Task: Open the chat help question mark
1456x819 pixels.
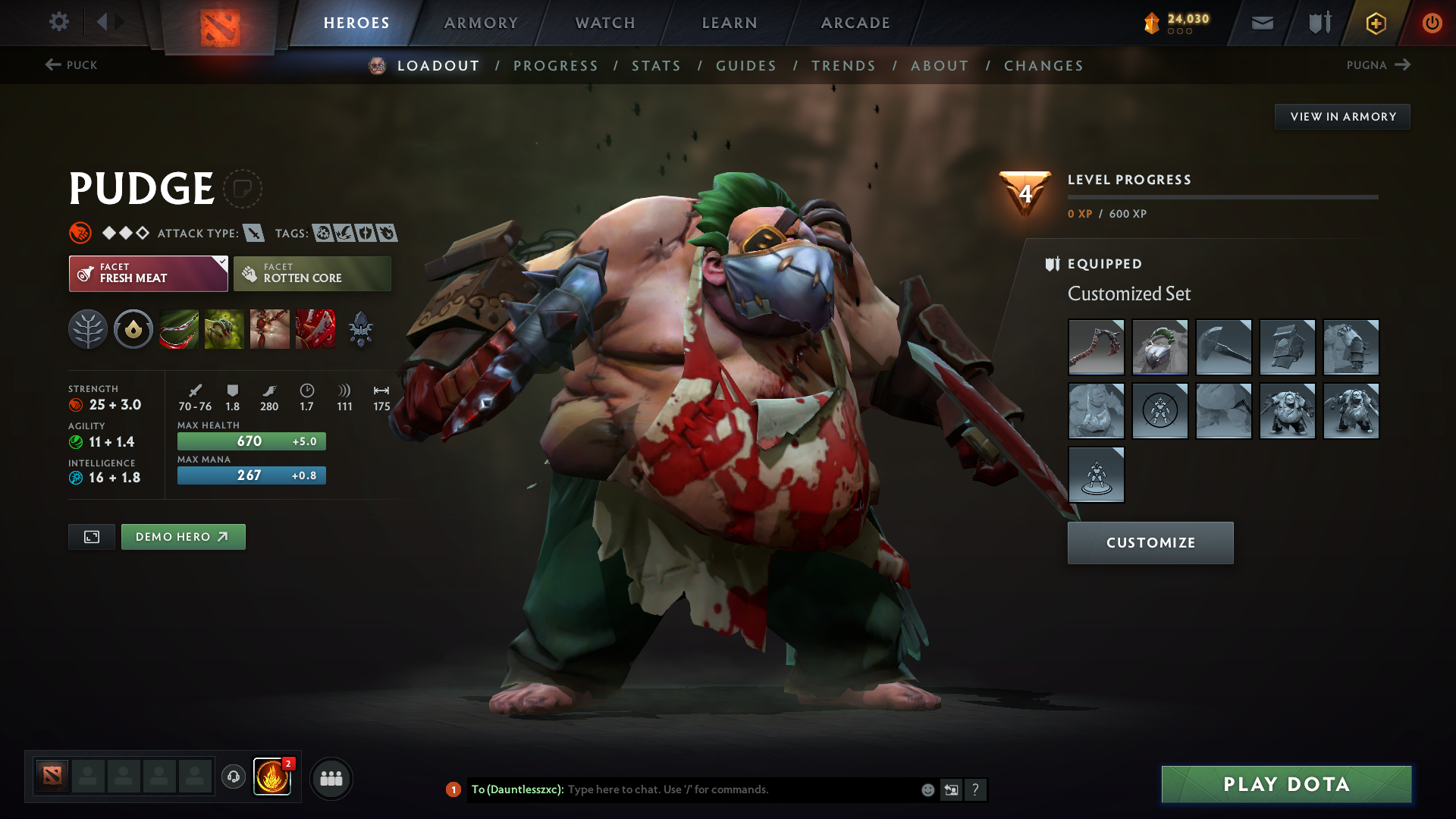Action: 977,789
